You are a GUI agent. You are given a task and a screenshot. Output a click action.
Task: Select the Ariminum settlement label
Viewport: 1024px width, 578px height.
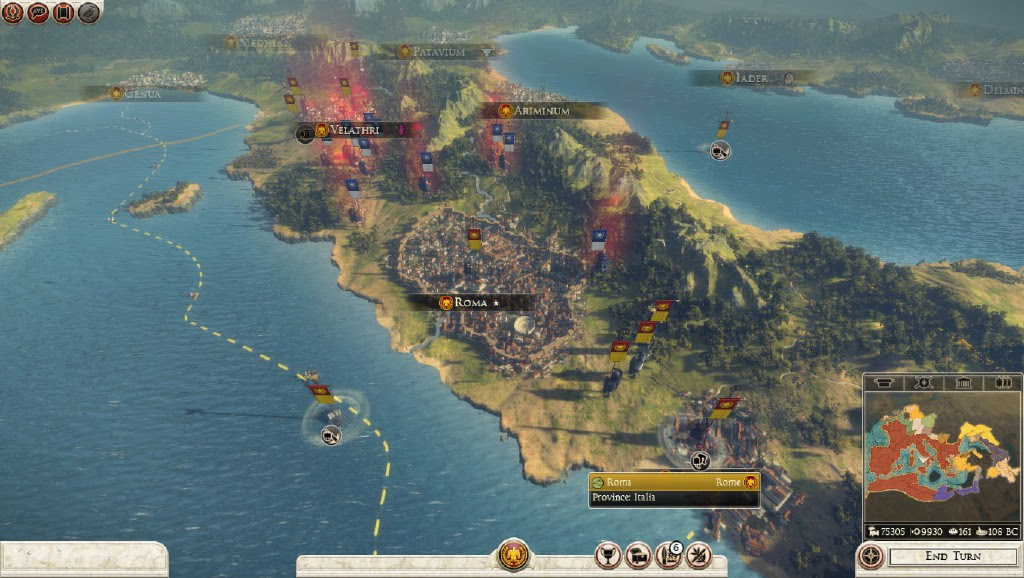[540, 111]
